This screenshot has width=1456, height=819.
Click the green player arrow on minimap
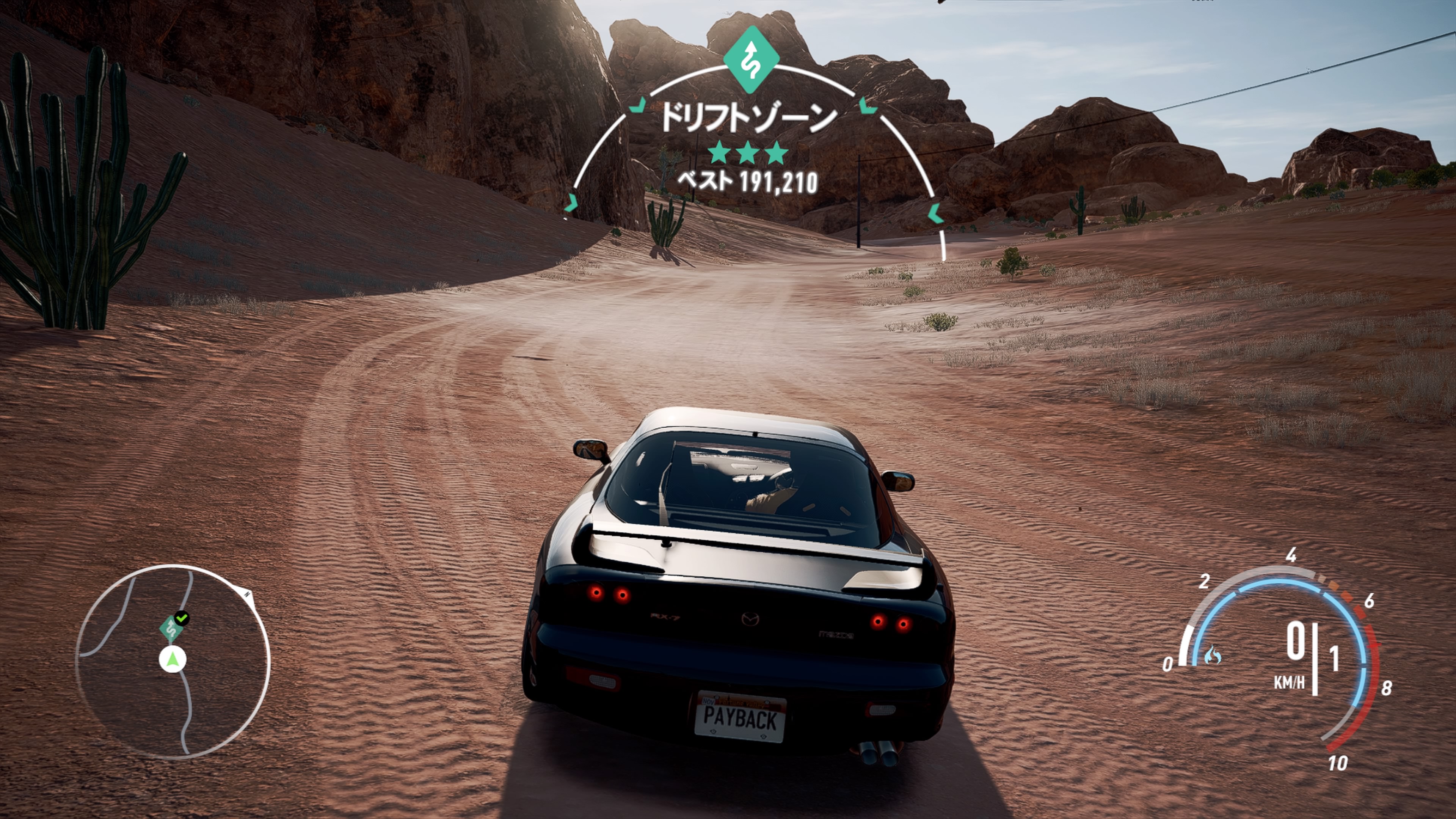173,659
